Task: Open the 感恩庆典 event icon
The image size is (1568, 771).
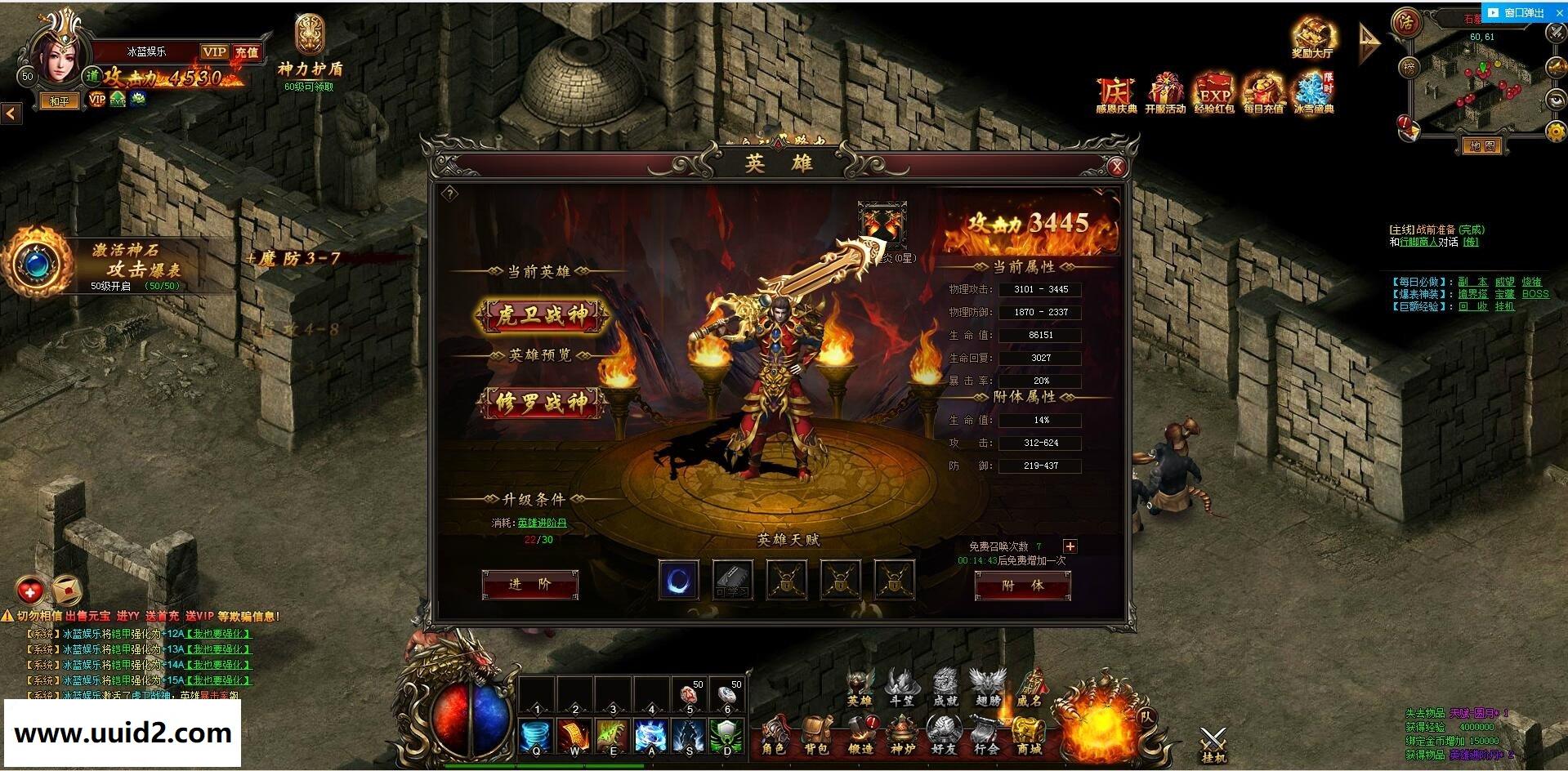Action: [1116, 93]
